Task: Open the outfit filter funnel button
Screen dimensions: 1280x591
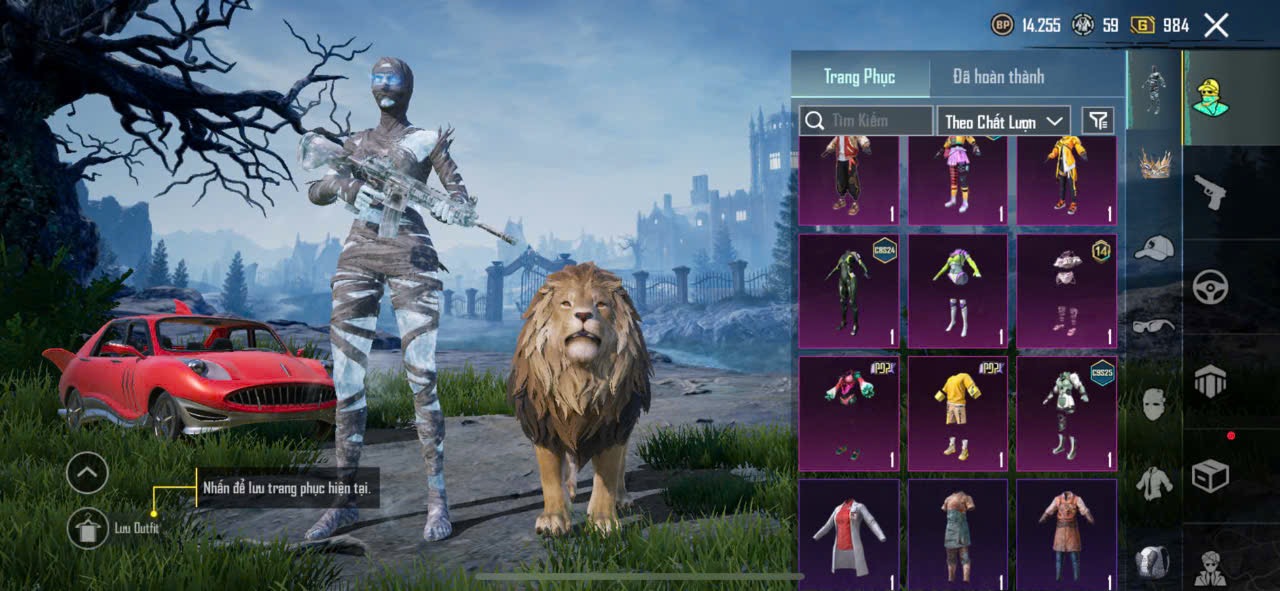Action: [1098, 121]
